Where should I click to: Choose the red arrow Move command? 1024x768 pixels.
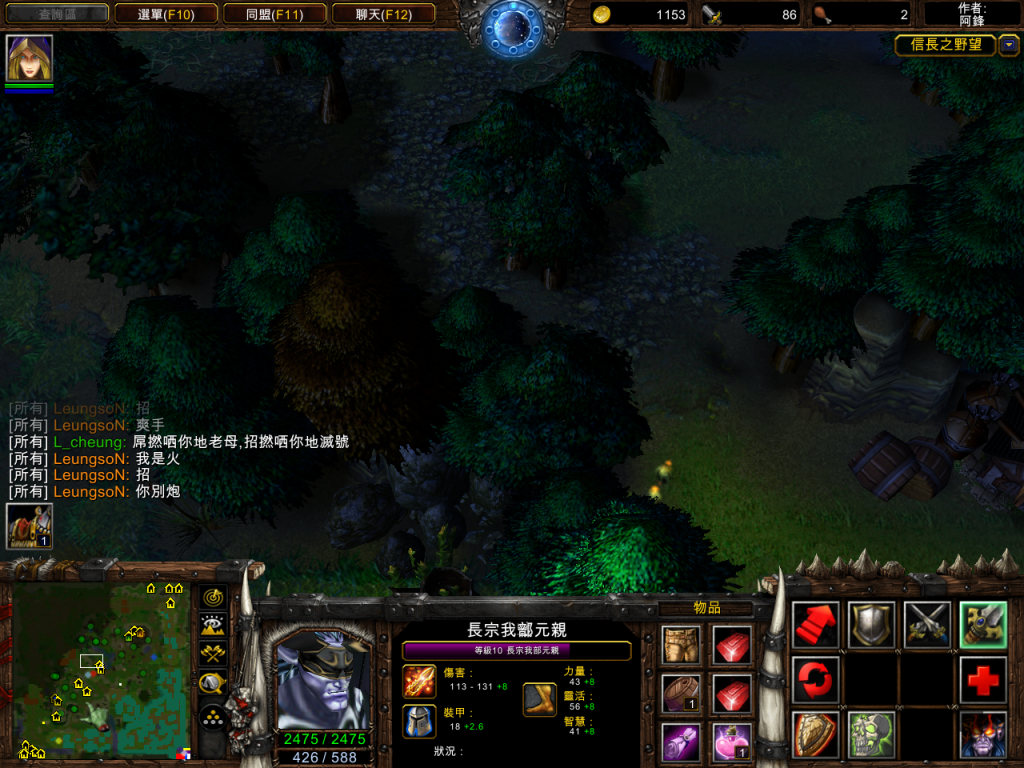coord(815,625)
